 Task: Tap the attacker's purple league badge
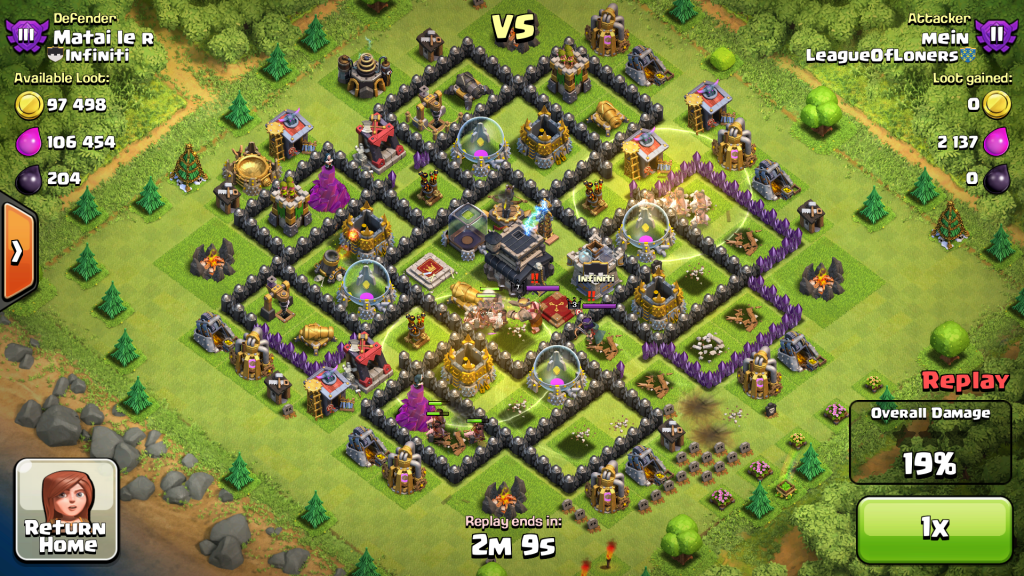(x=996, y=36)
